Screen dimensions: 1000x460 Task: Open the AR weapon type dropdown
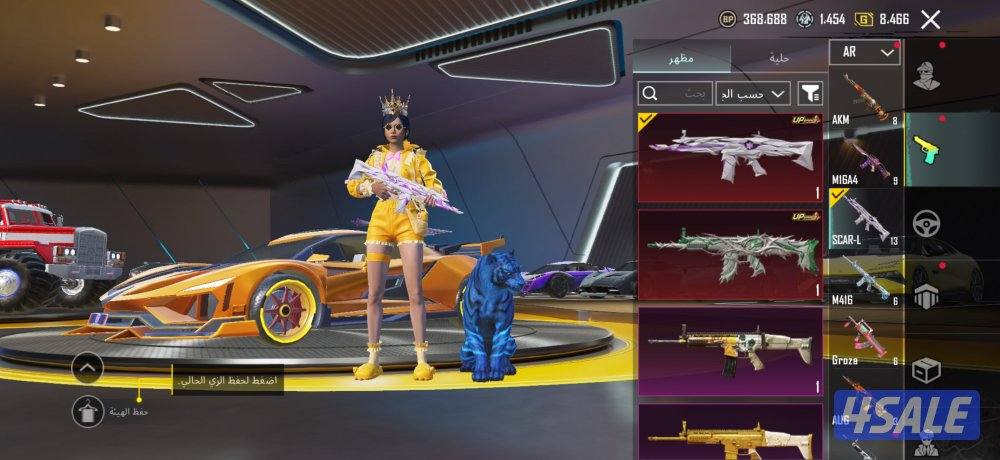point(864,52)
